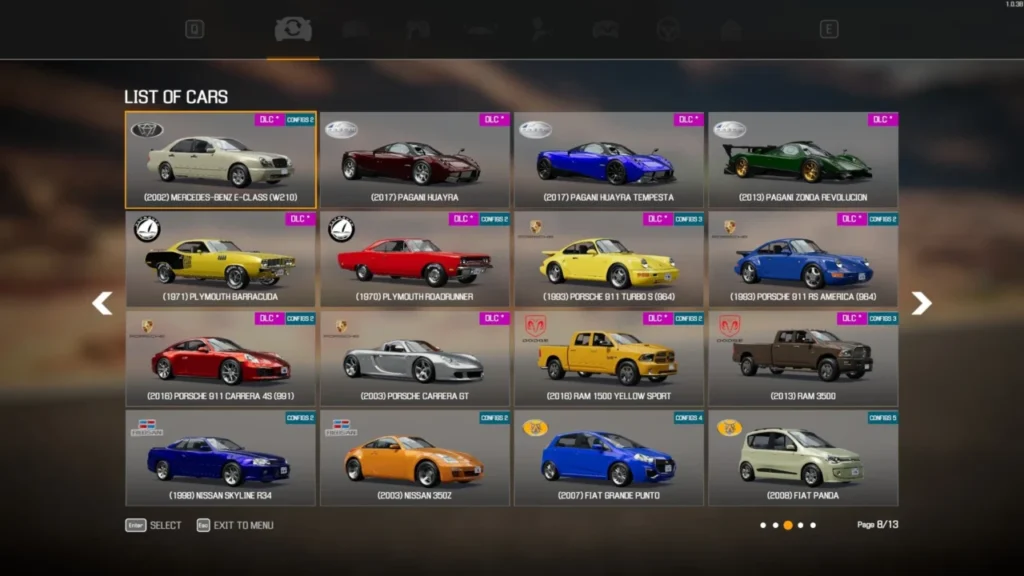
Task: Choose the maroon 2017 Pagani Huayra
Action: pos(415,160)
